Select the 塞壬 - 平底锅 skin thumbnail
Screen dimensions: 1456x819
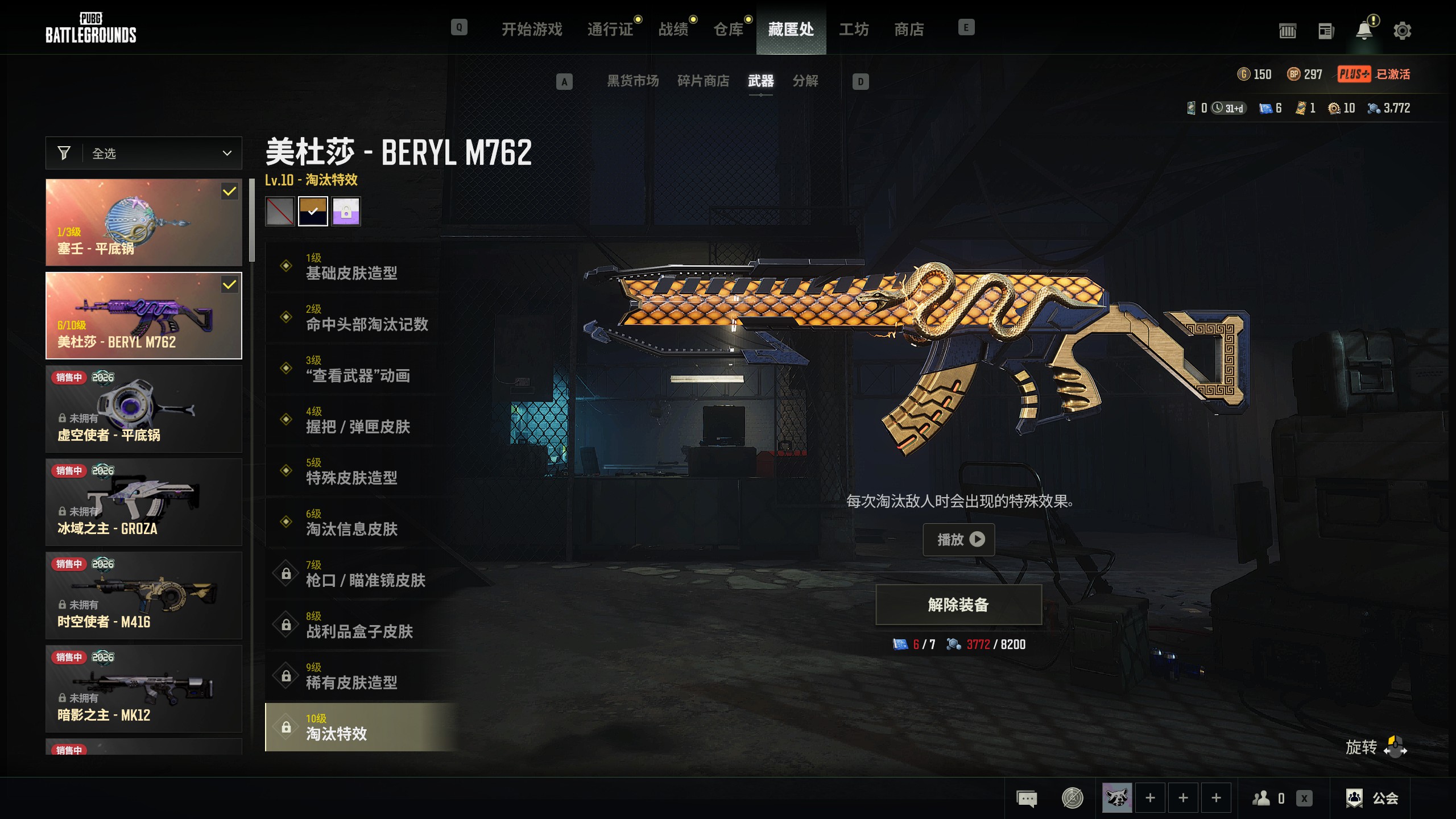144,222
